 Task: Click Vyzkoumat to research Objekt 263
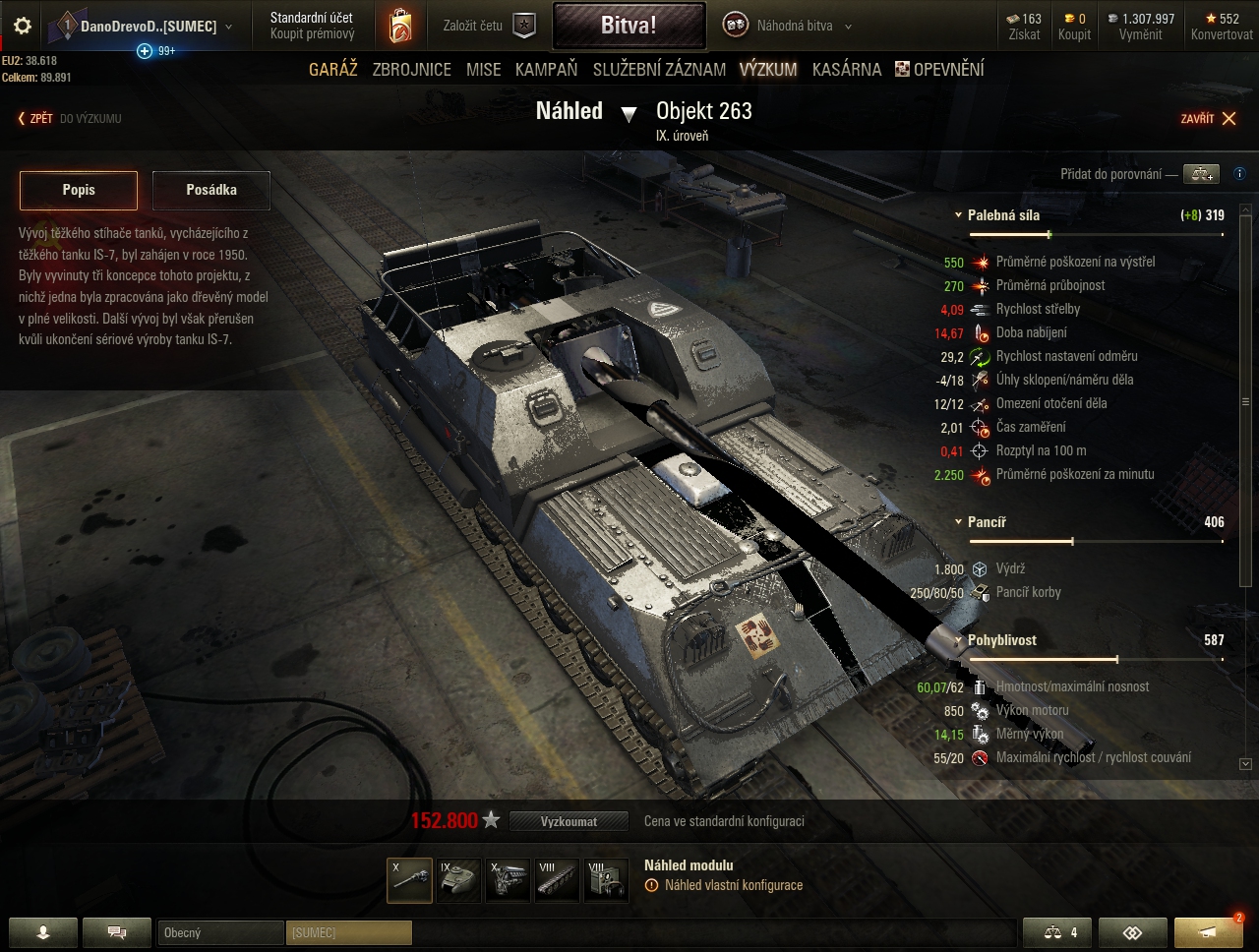pyautogui.click(x=569, y=820)
